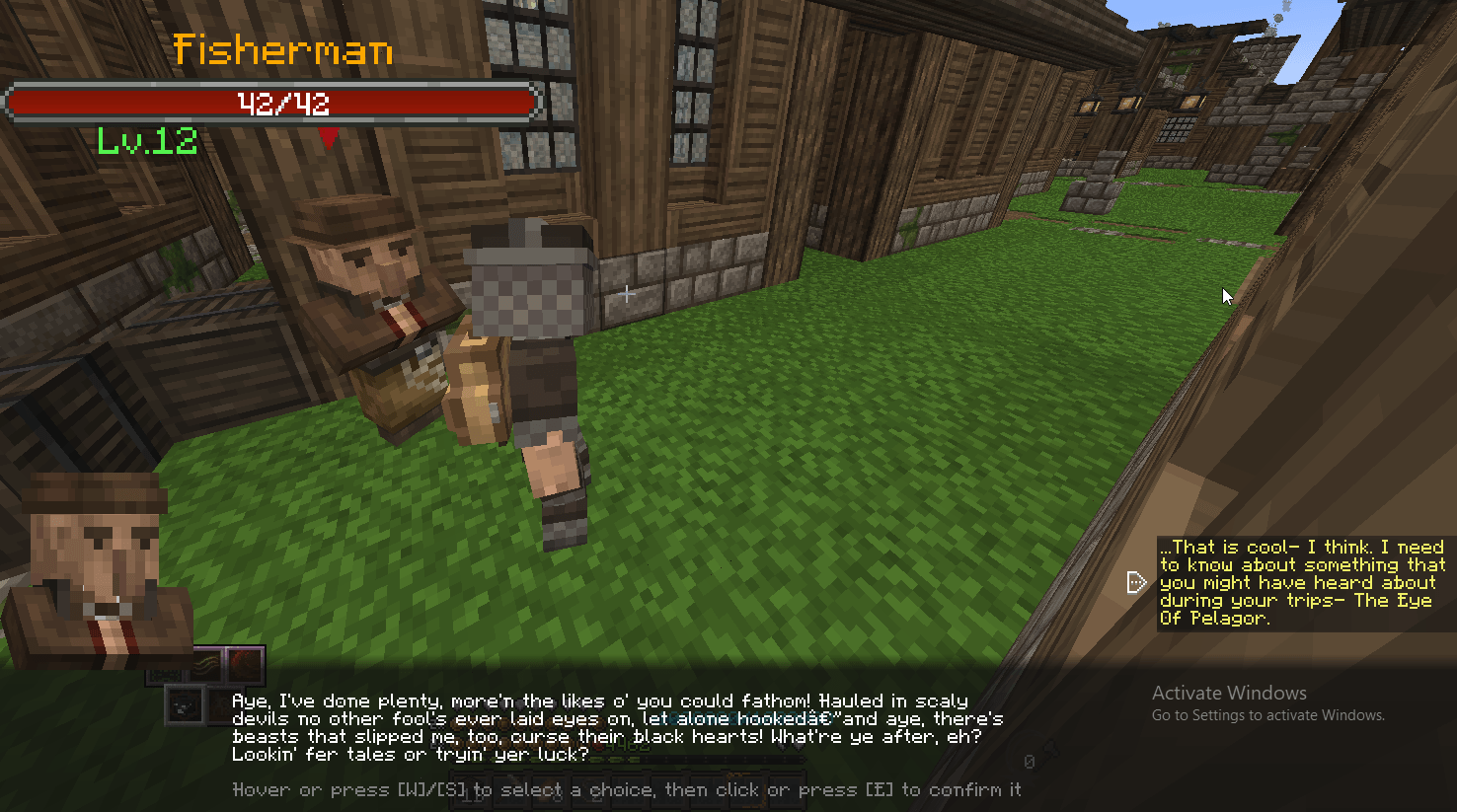The width and height of the screenshot is (1457, 812).
Task: Click the red indicator arrow under the health bar
Action: click(x=327, y=138)
